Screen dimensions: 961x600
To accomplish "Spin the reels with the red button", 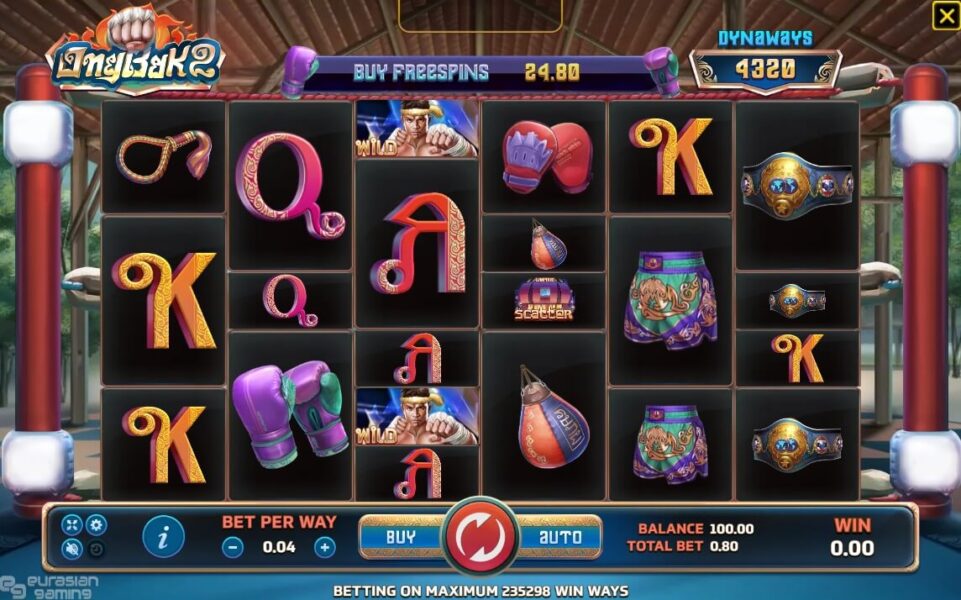I will pyautogui.click(x=480, y=537).
